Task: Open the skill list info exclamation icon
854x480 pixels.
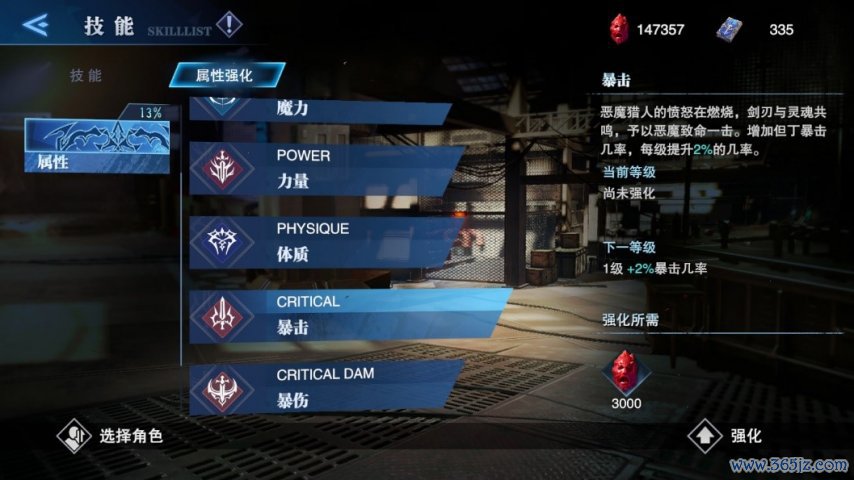Action: [229, 24]
